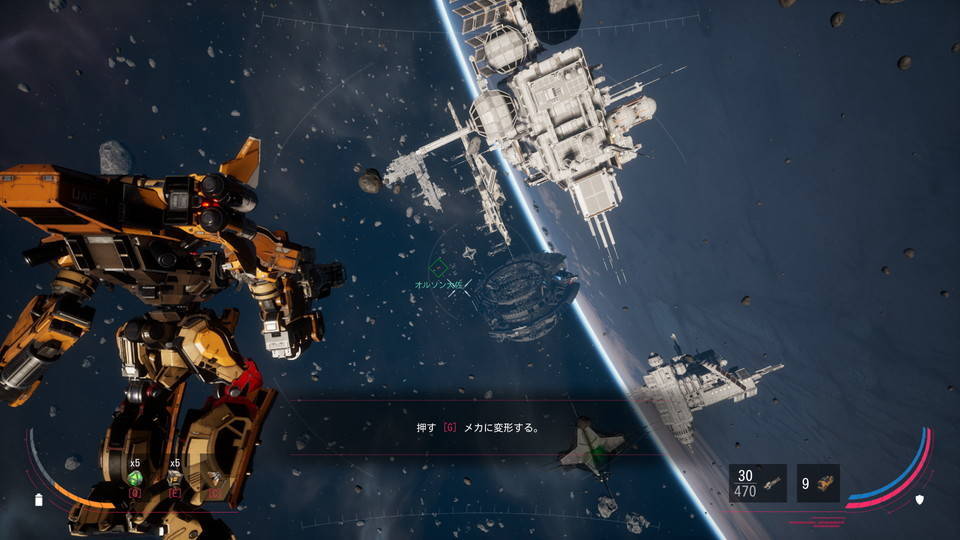The width and height of the screenshot is (960, 540).
Task: Click the battery energy icon
Action: tap(40, 499)
